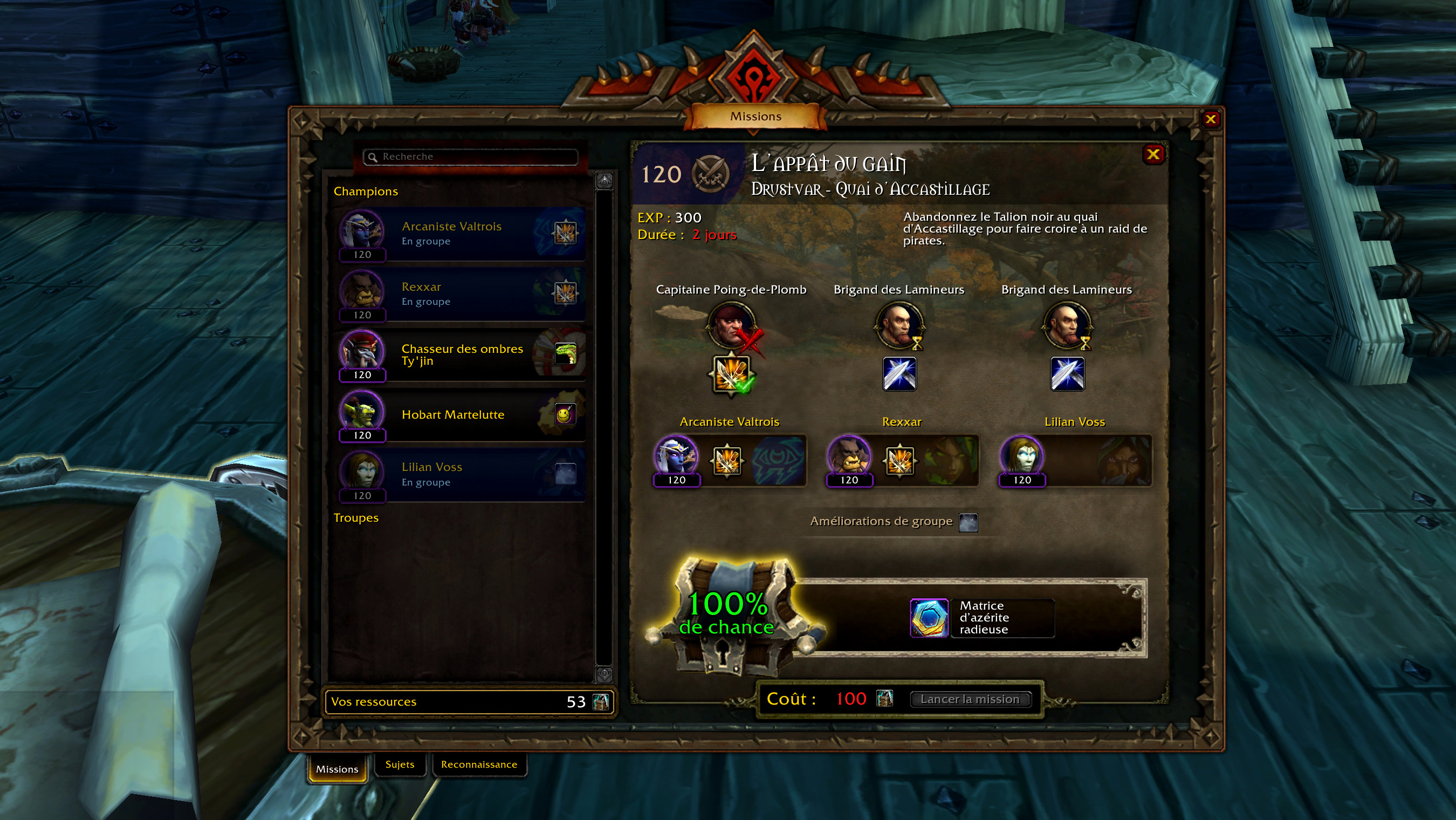Click scroll-down arrow of champion list
Image resolution: width=1456 pixels, height=820 pixels.
point(604,674)
